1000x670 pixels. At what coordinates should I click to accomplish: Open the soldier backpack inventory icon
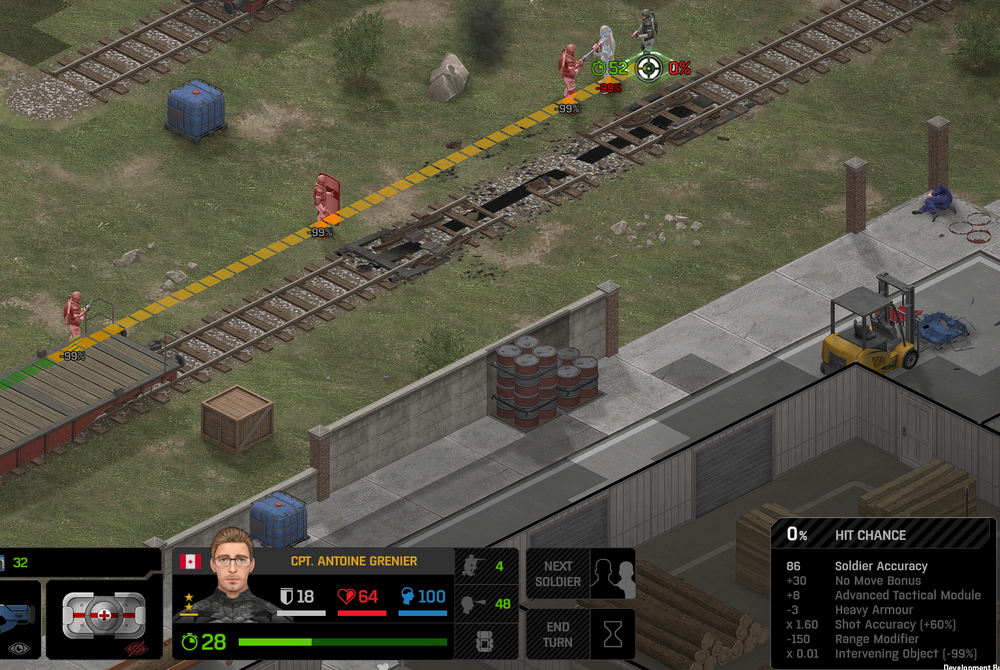[x=486, y=641]
